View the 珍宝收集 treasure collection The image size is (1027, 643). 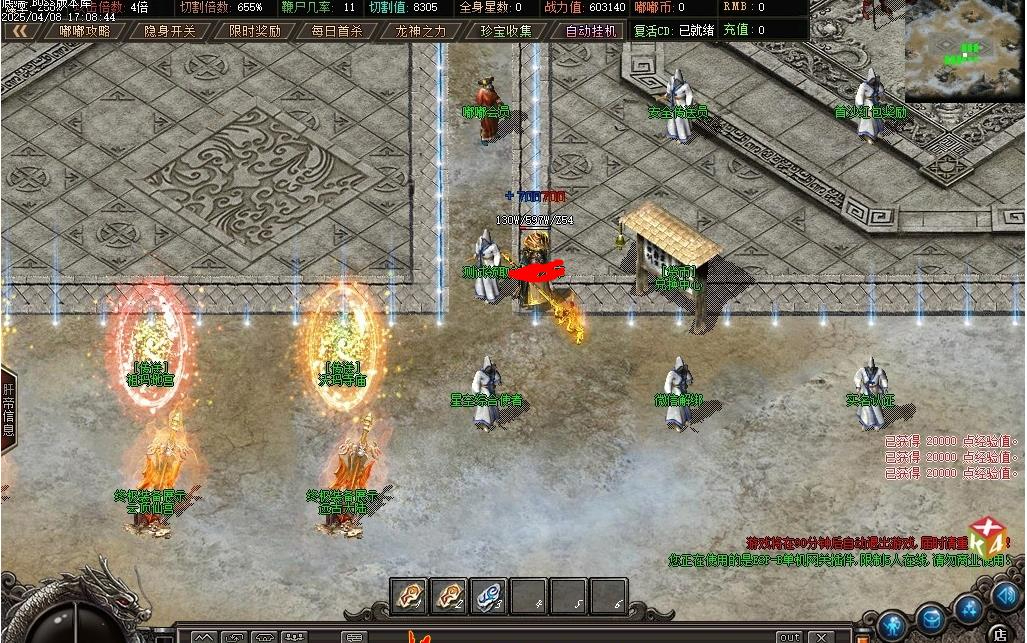point(506,30)
